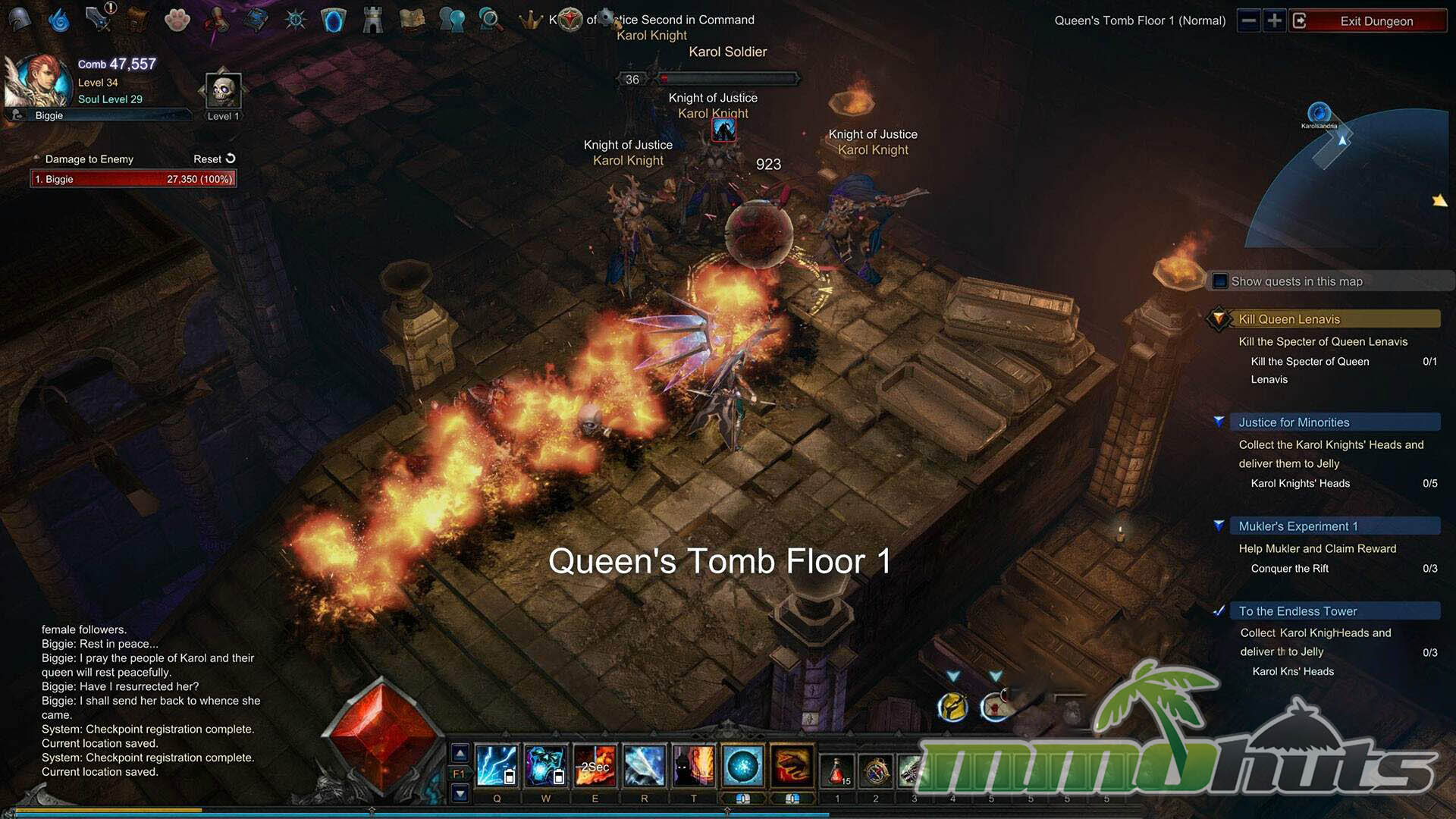Image resolution: width=1456 pixels, height=819 pixels.
Task: Click the Karolsandria portal marker on minimap
Action: tap(1319, 114)
